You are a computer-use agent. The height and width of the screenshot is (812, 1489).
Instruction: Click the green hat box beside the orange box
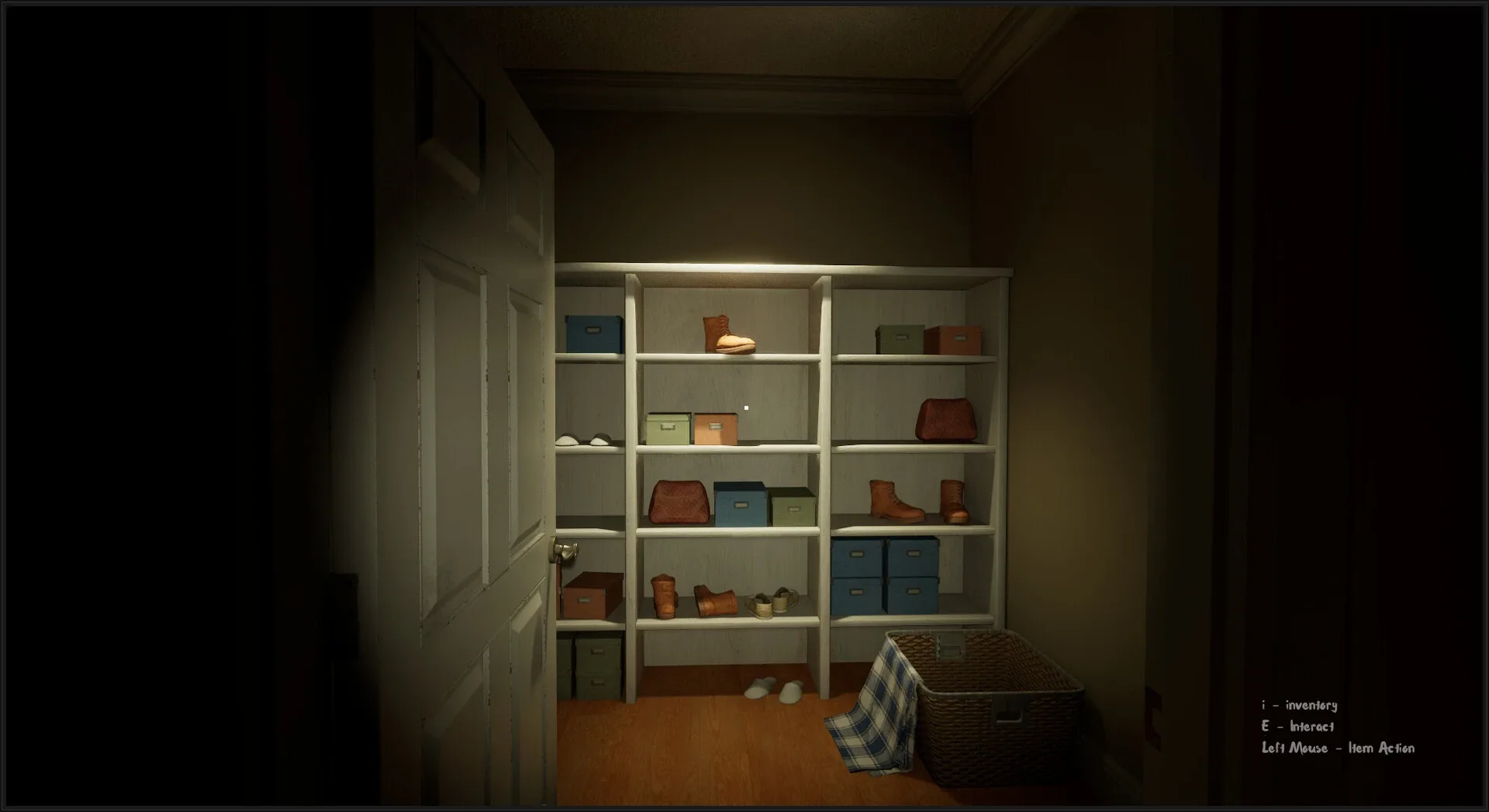coord(666,428)
